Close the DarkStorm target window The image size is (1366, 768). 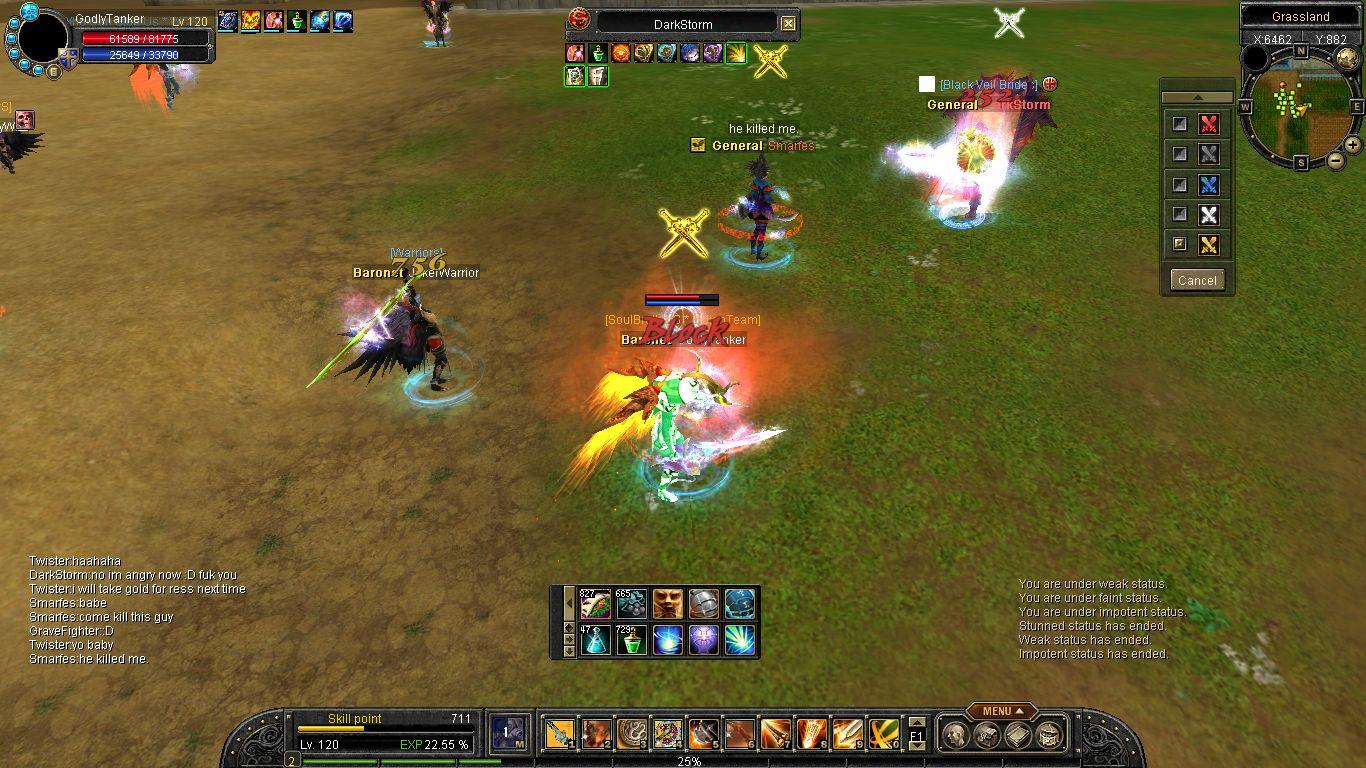pos(789,23)
